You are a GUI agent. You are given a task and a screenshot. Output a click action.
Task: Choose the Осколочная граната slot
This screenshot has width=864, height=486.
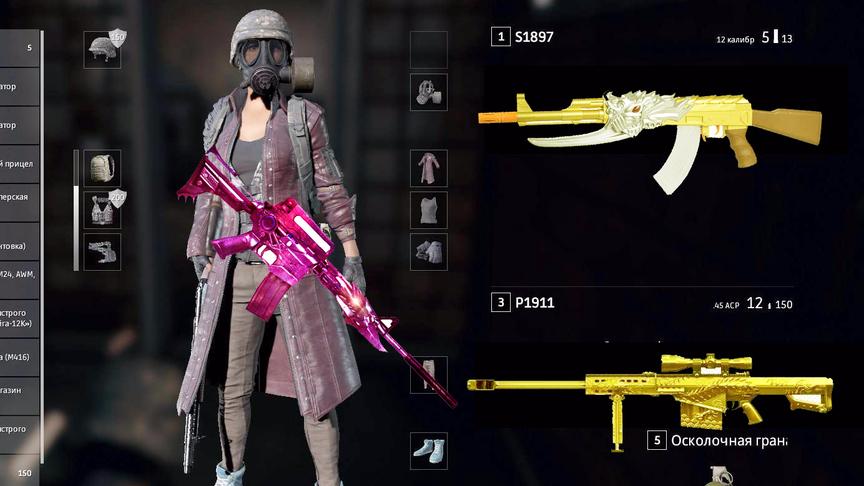720,440
